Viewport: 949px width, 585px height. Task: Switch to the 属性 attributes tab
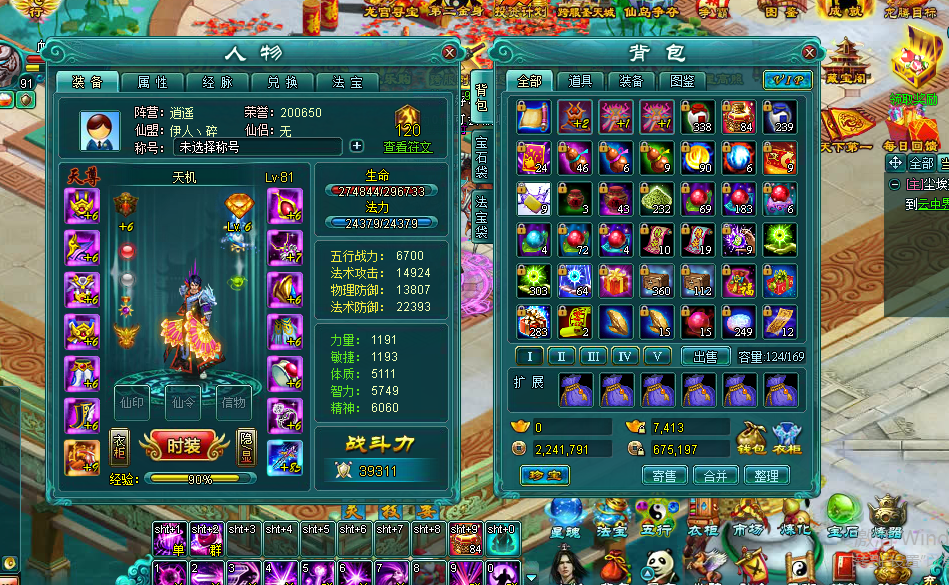coord(152,82)
